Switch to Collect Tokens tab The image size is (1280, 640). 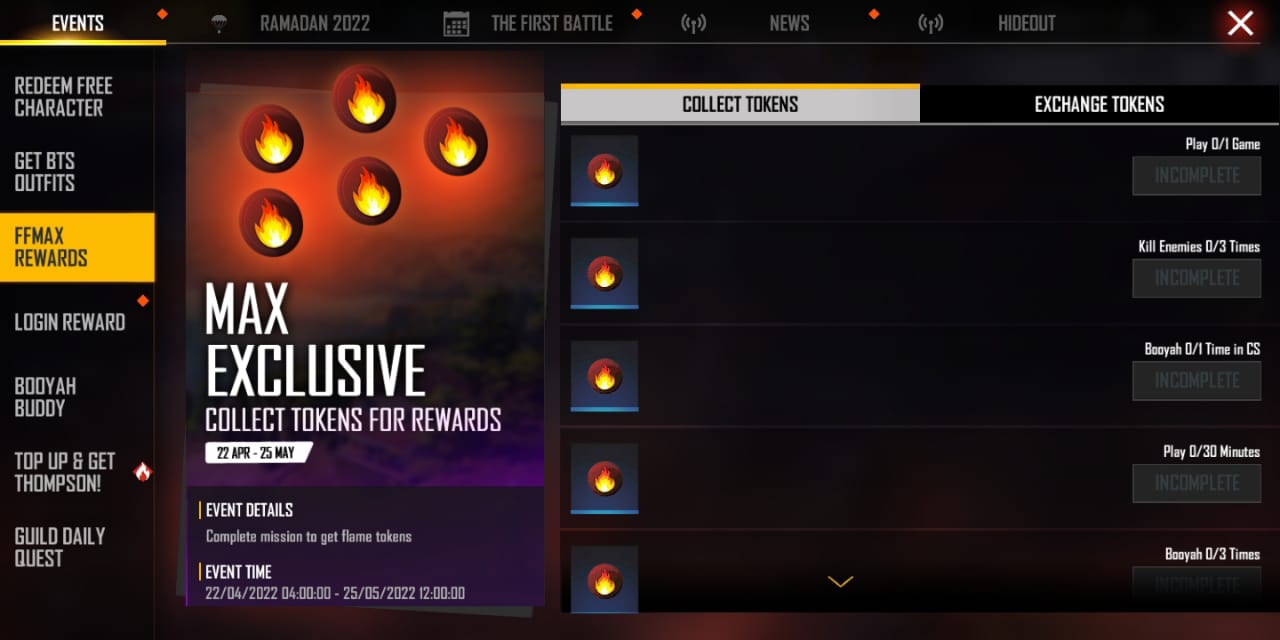point(740,104)
